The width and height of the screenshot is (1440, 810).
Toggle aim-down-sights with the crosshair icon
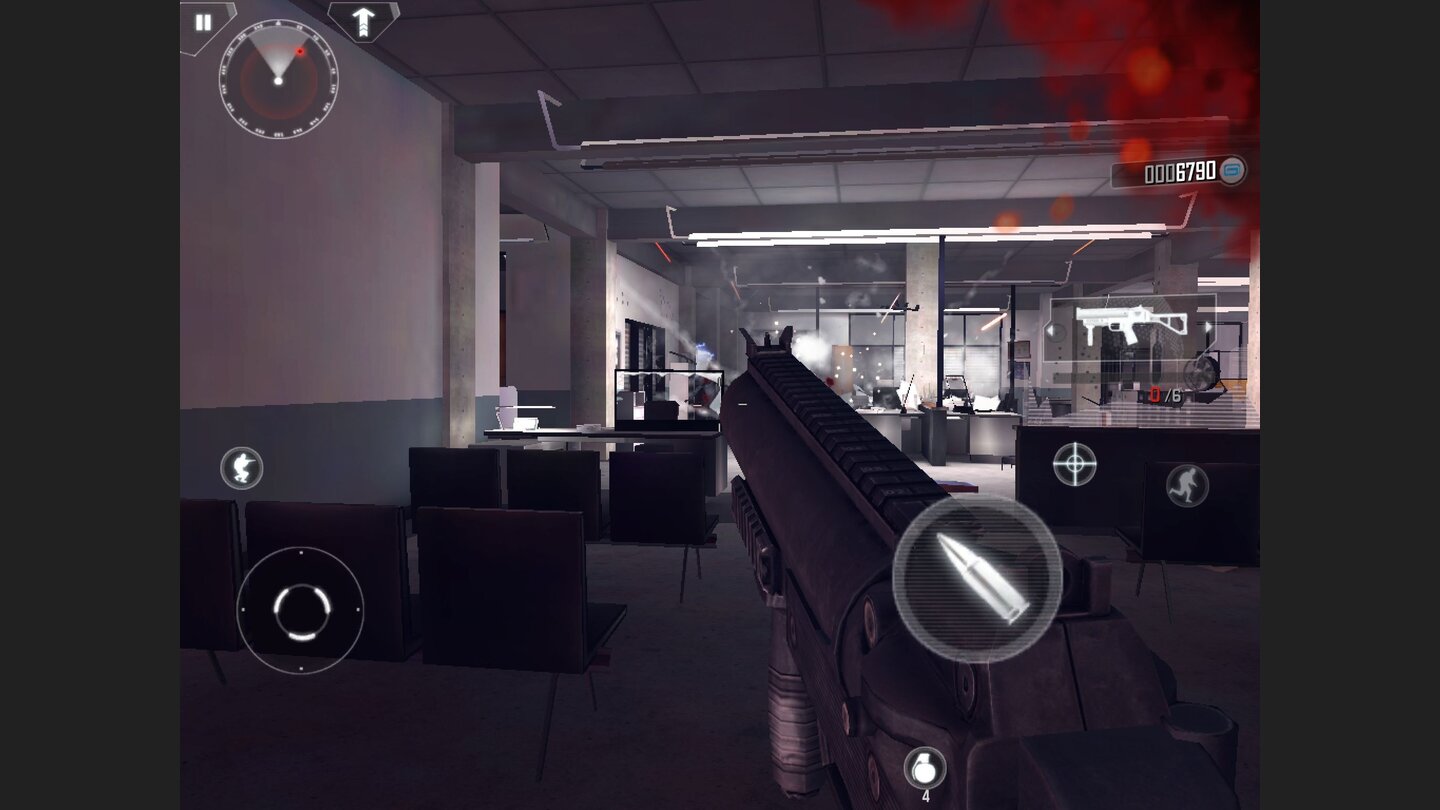1073,464
